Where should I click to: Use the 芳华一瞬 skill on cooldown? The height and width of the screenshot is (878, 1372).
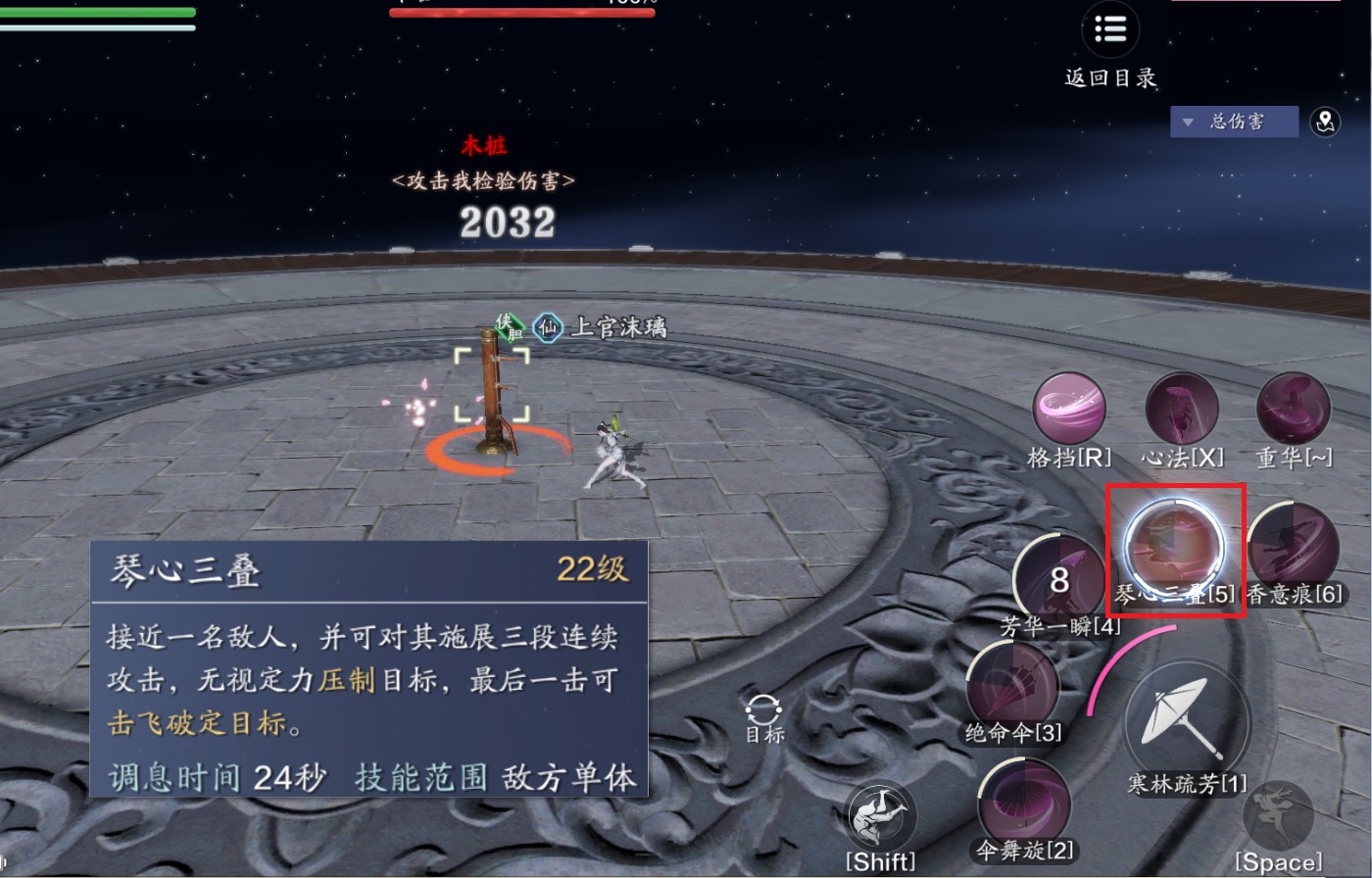pyautogui.click(x=1059, y=580)
